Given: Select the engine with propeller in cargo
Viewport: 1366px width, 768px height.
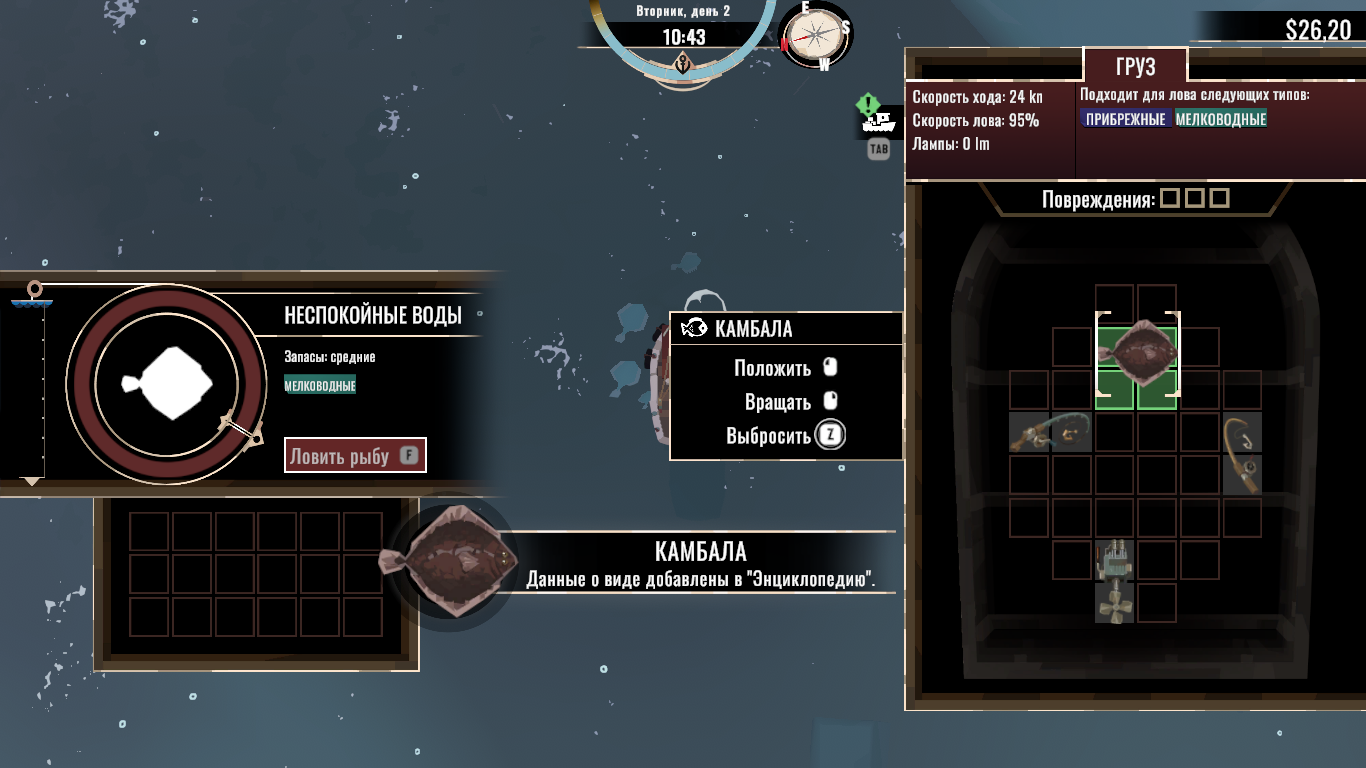Looking at the screenshot, I should pyautogui.click(x=1113, y=580).
